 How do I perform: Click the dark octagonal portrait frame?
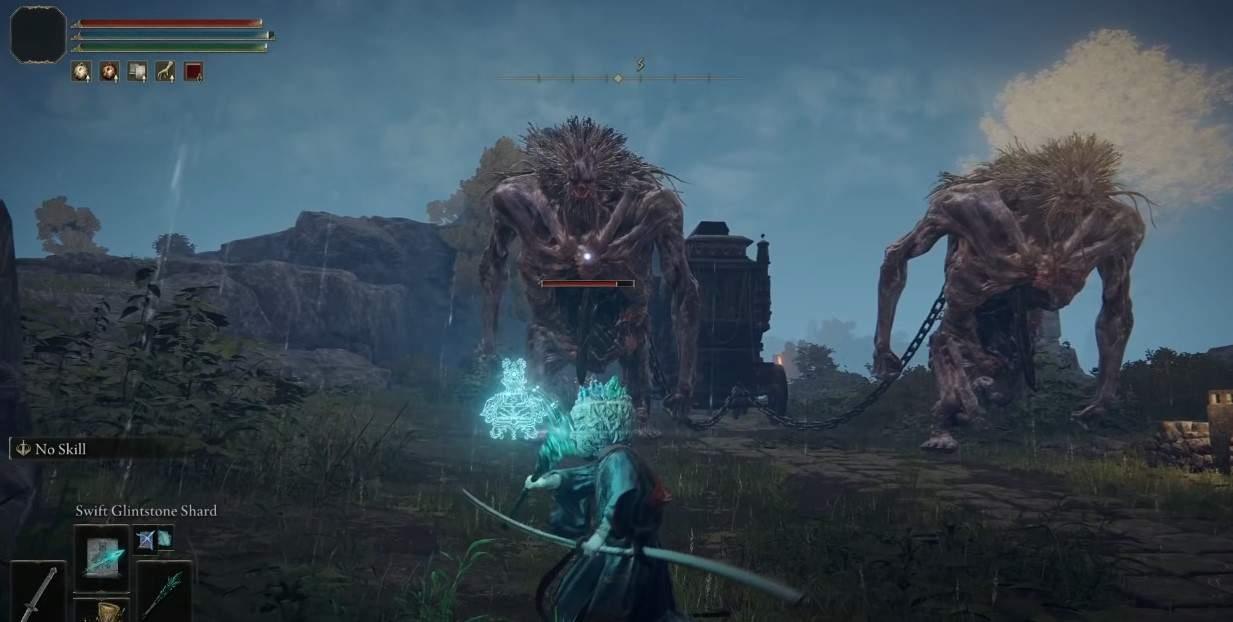coord(38,34)
